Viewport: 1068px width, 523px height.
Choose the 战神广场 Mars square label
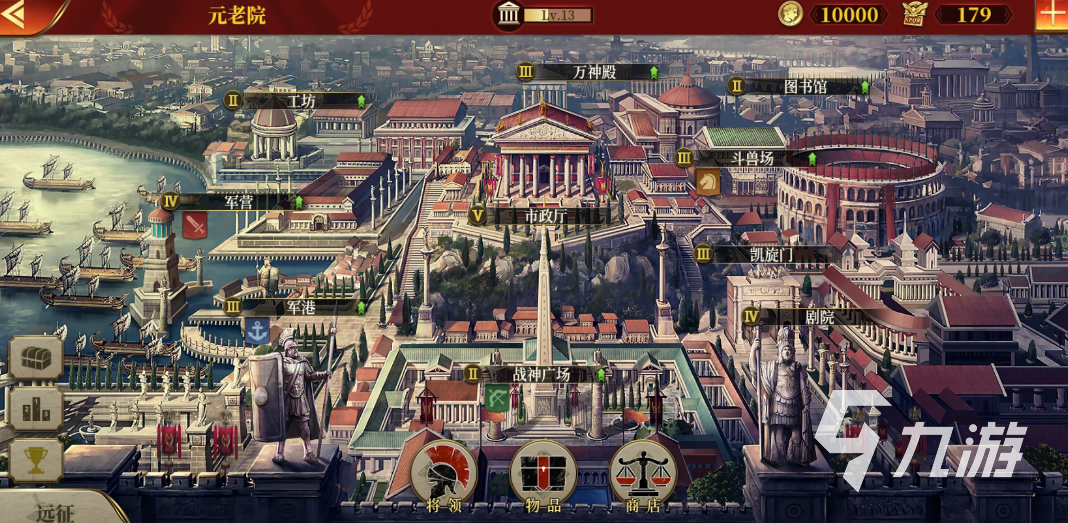(538, 374)
